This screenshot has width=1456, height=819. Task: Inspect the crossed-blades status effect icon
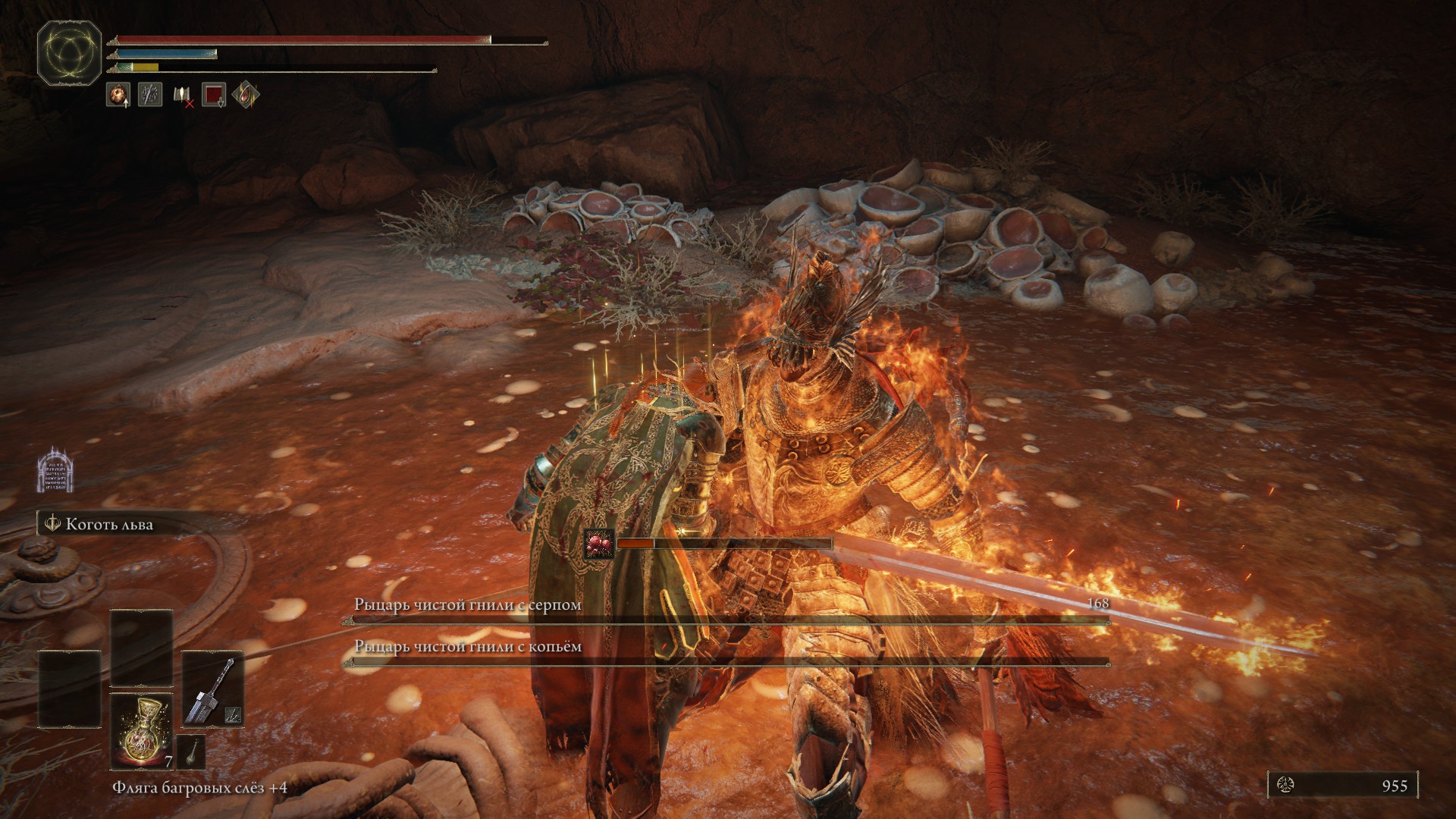point(150,95)
